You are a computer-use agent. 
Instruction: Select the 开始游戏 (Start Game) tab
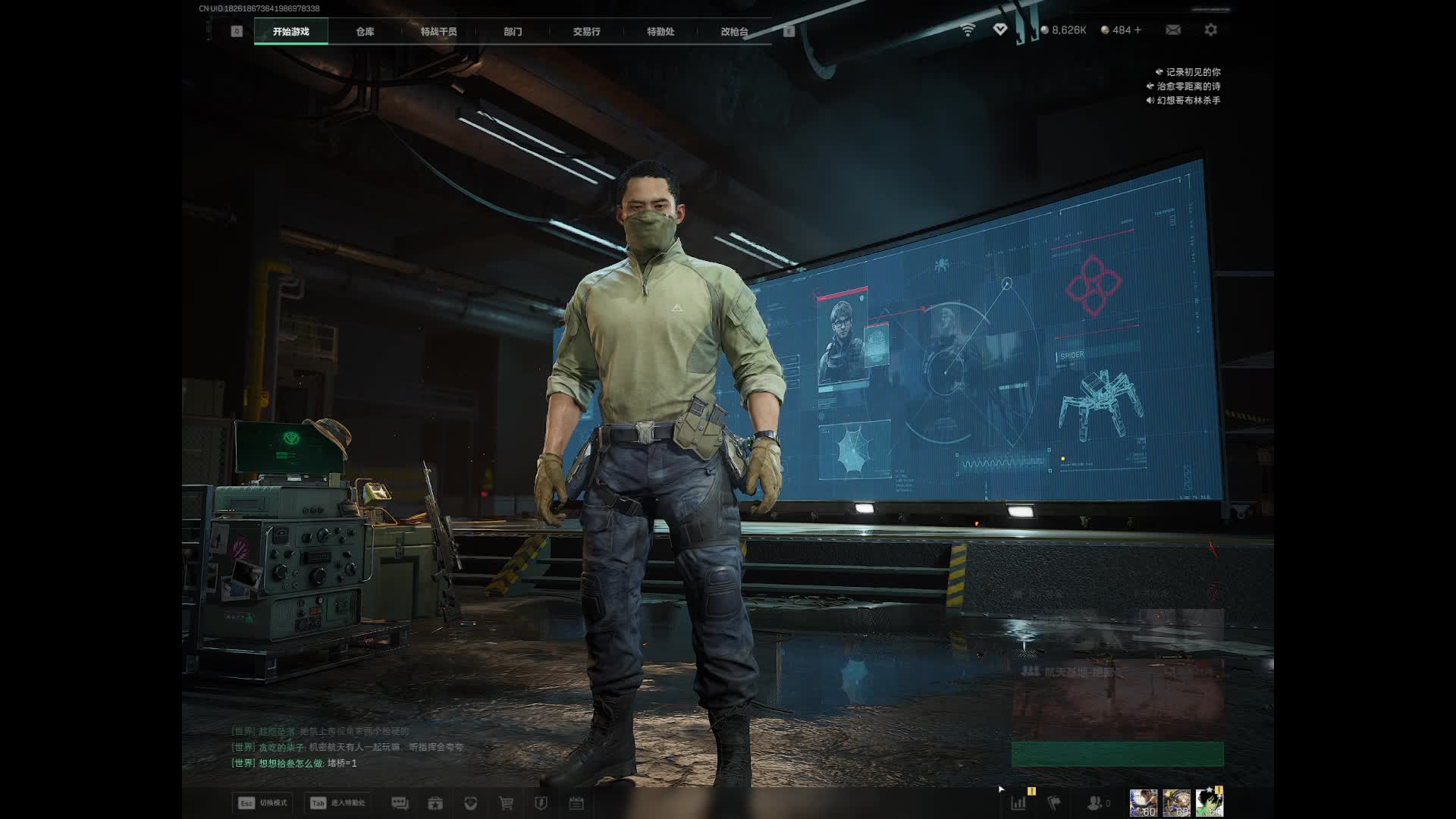click(291, 31)
